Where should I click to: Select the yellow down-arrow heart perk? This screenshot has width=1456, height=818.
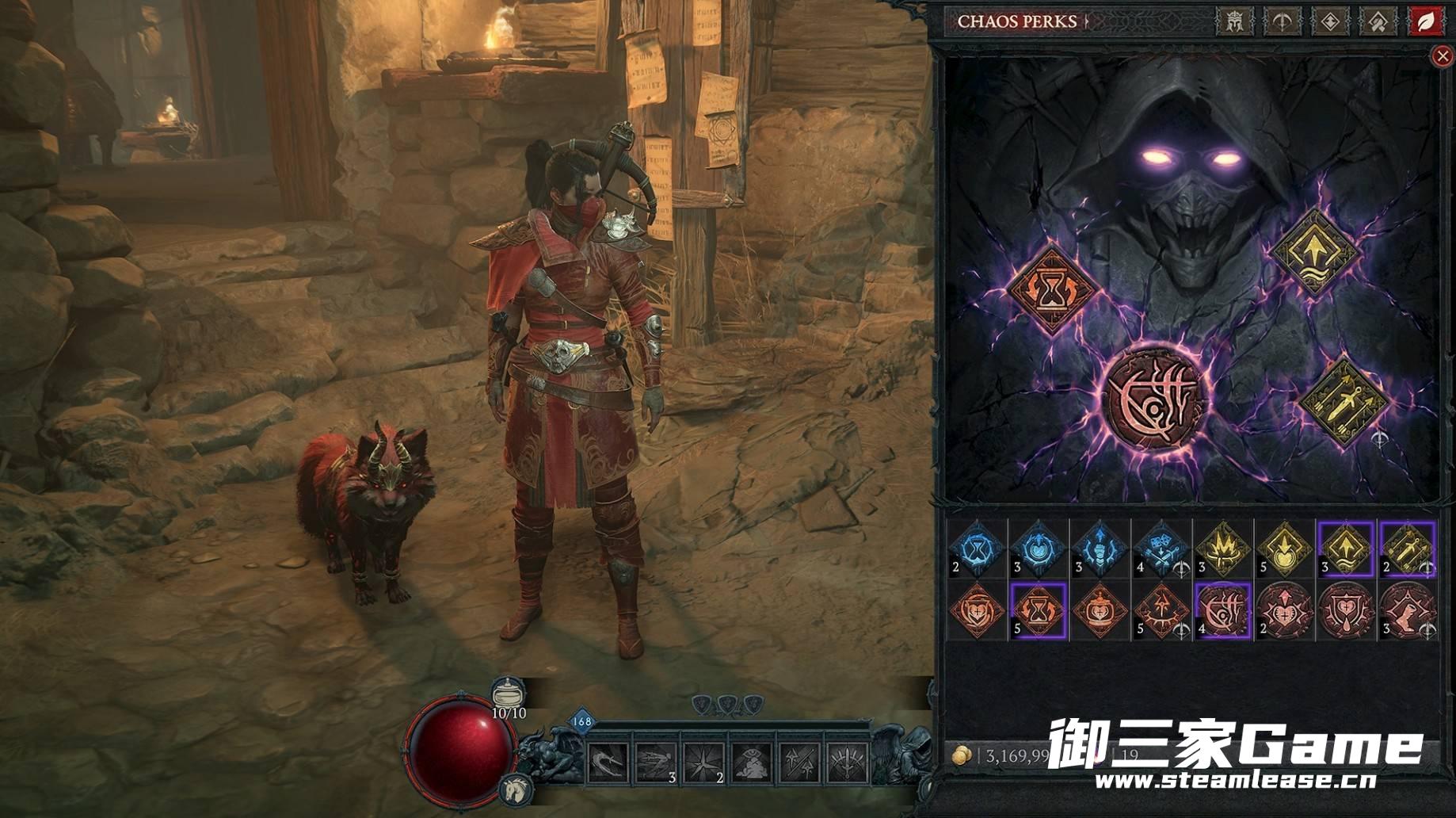tap(1284, 548)
